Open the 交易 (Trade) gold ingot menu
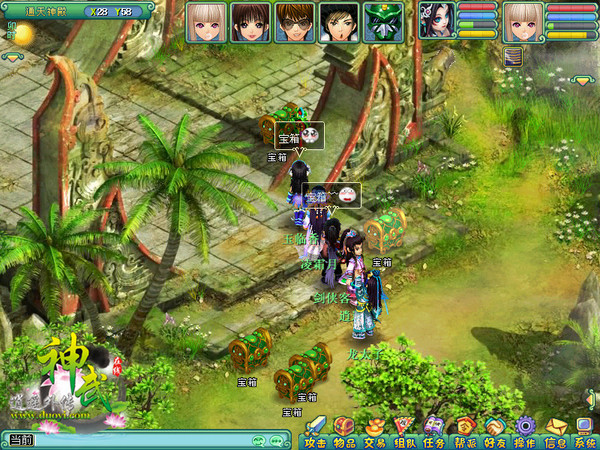 (x=375, y=431)
